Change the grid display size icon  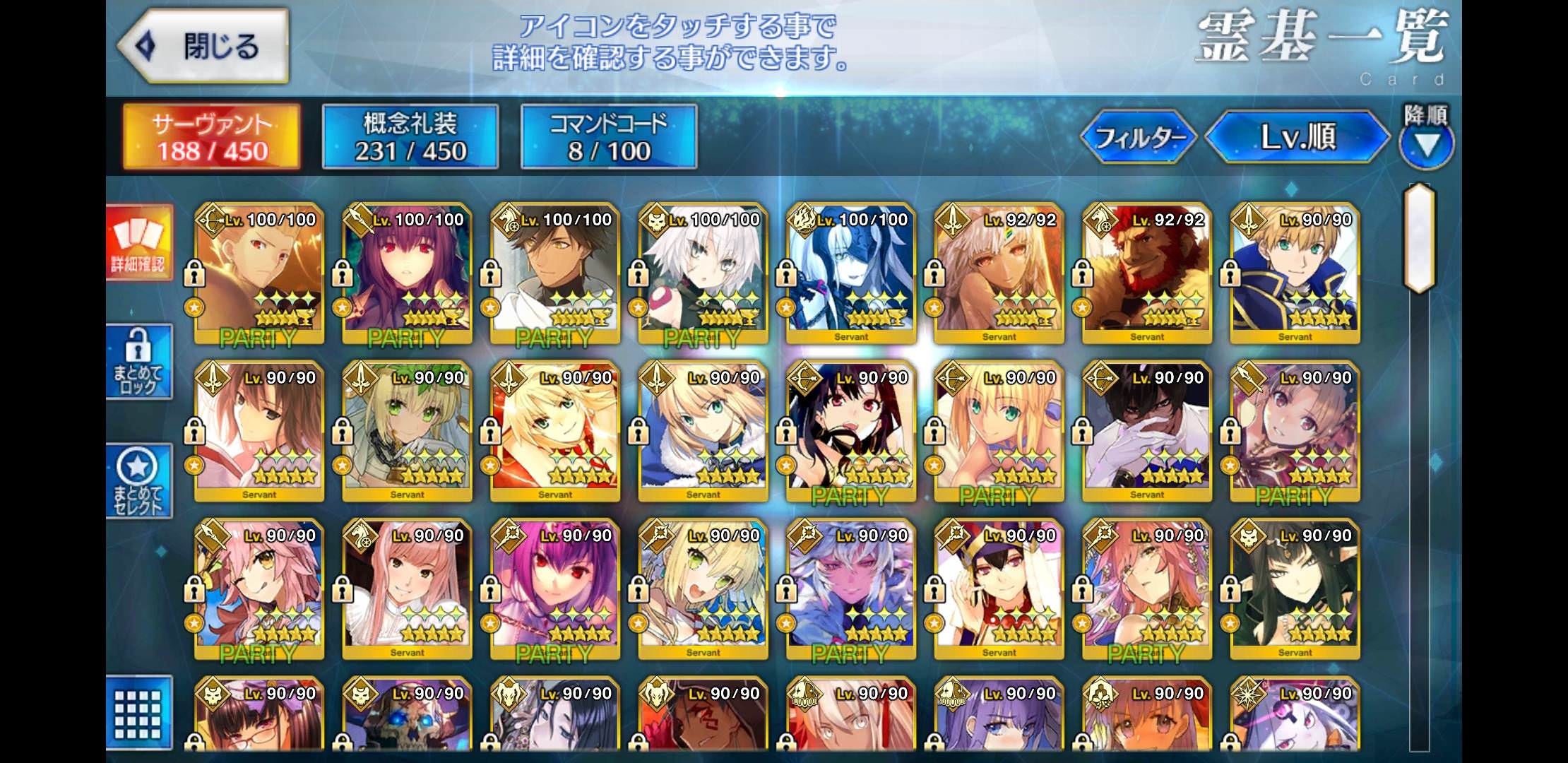tap(138, 712)
